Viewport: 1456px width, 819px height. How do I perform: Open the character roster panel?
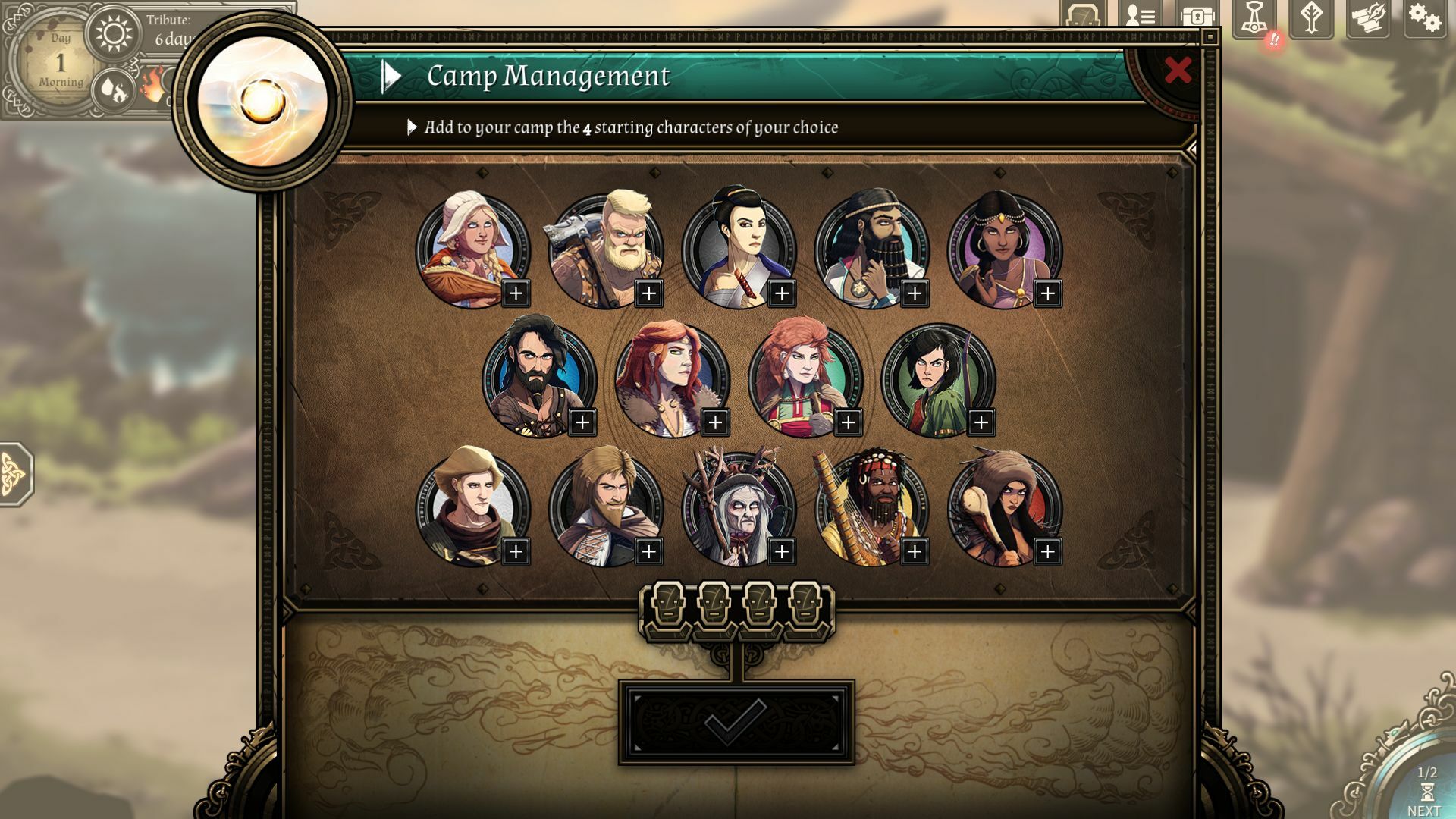(1141, 17)
